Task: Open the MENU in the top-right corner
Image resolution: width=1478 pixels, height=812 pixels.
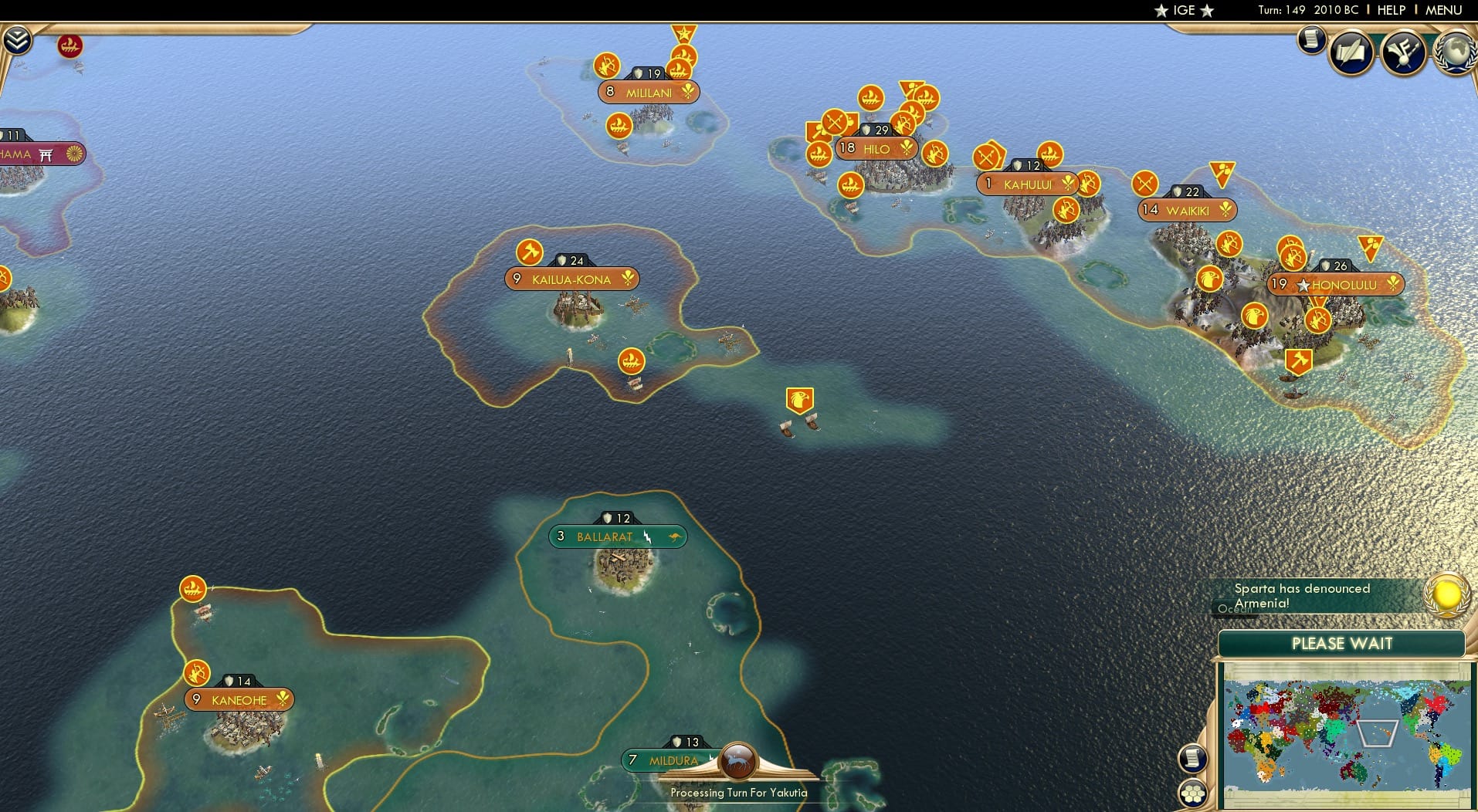Action: point(1443,10)
